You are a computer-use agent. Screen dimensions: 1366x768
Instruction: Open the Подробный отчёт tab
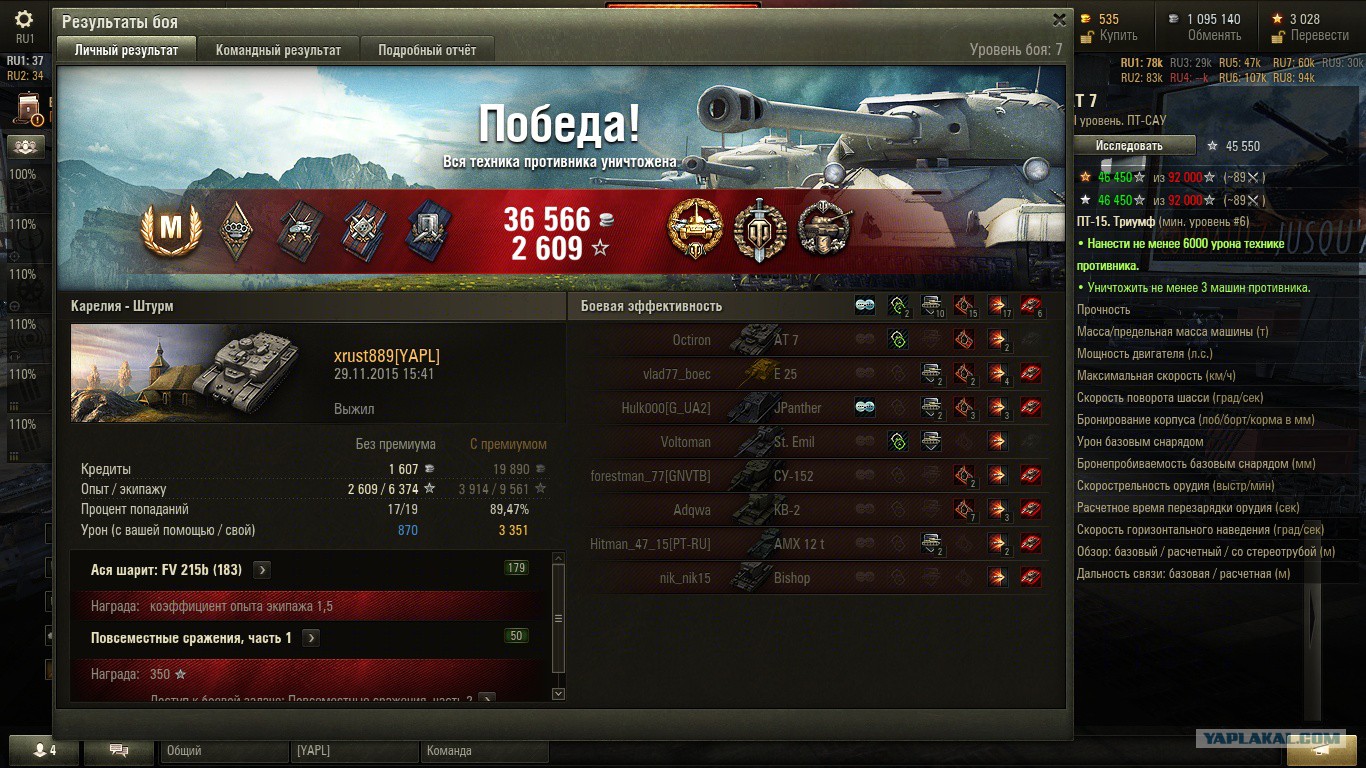[x=427, y=50]
